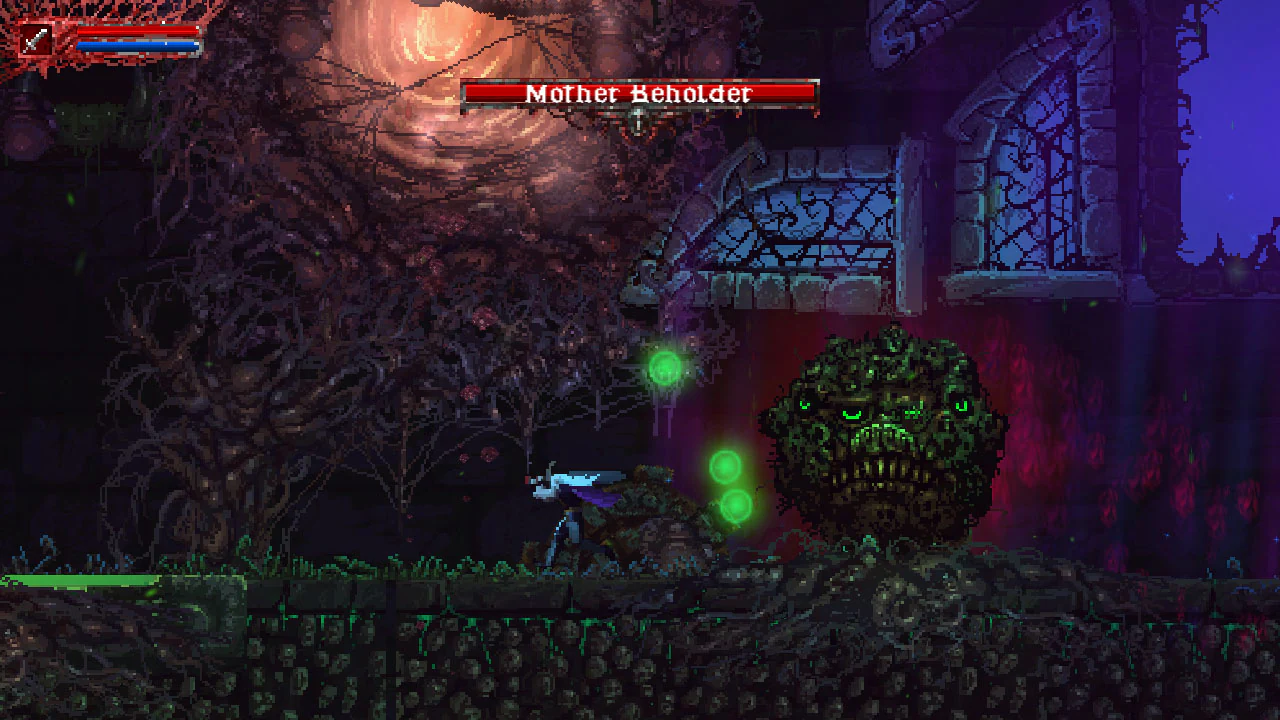Click the lowest green orb near the boss

point(738,508)
